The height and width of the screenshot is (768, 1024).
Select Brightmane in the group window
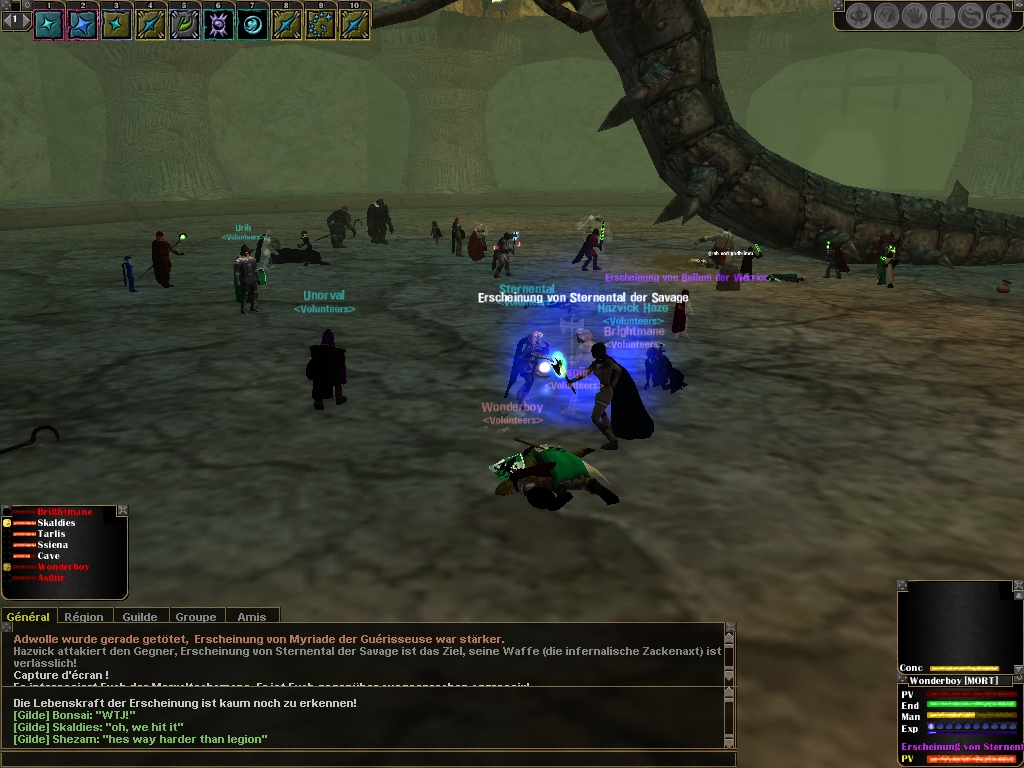coord(64,512)
